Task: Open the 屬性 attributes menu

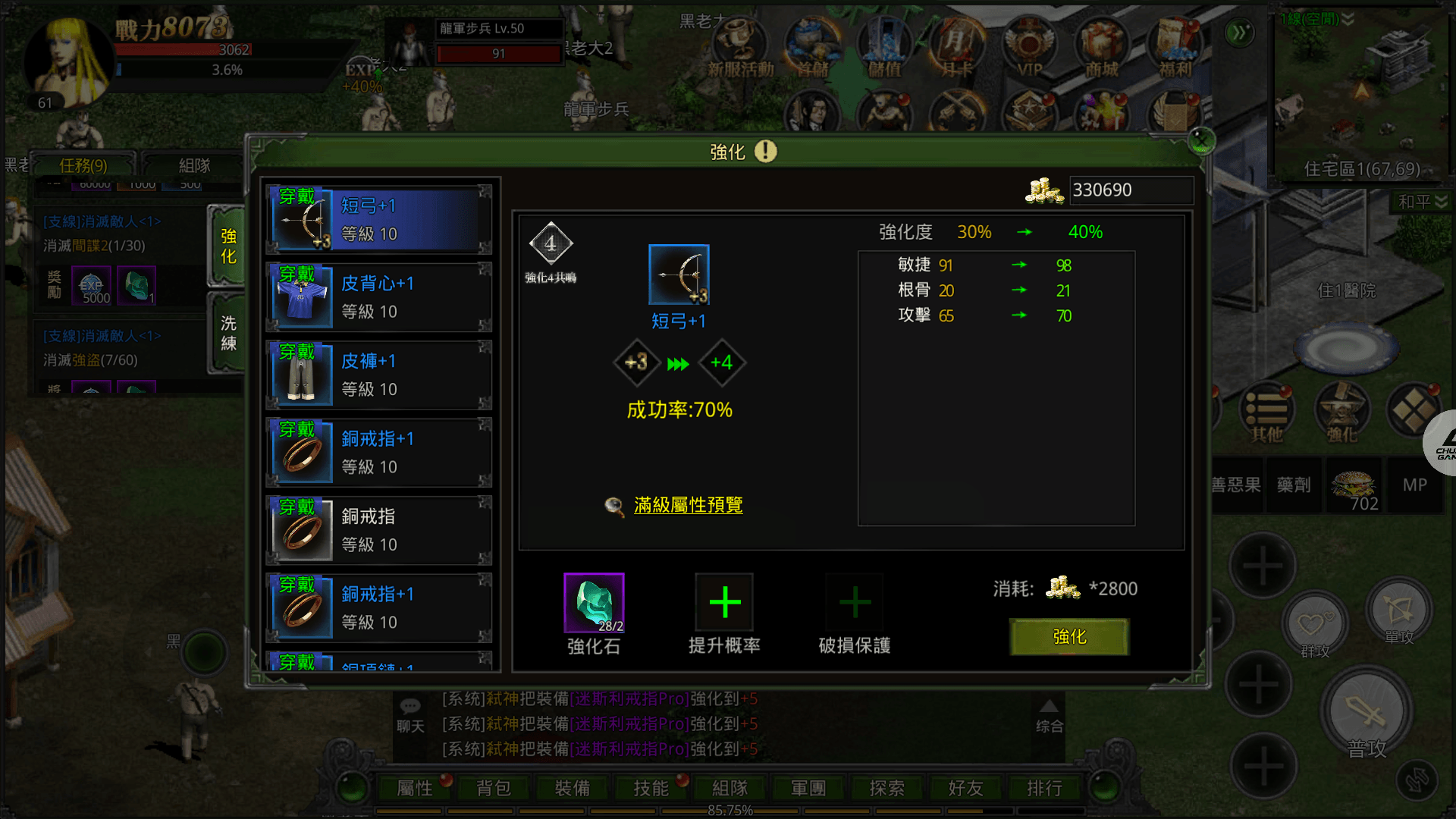Action: tap(415, 789)
